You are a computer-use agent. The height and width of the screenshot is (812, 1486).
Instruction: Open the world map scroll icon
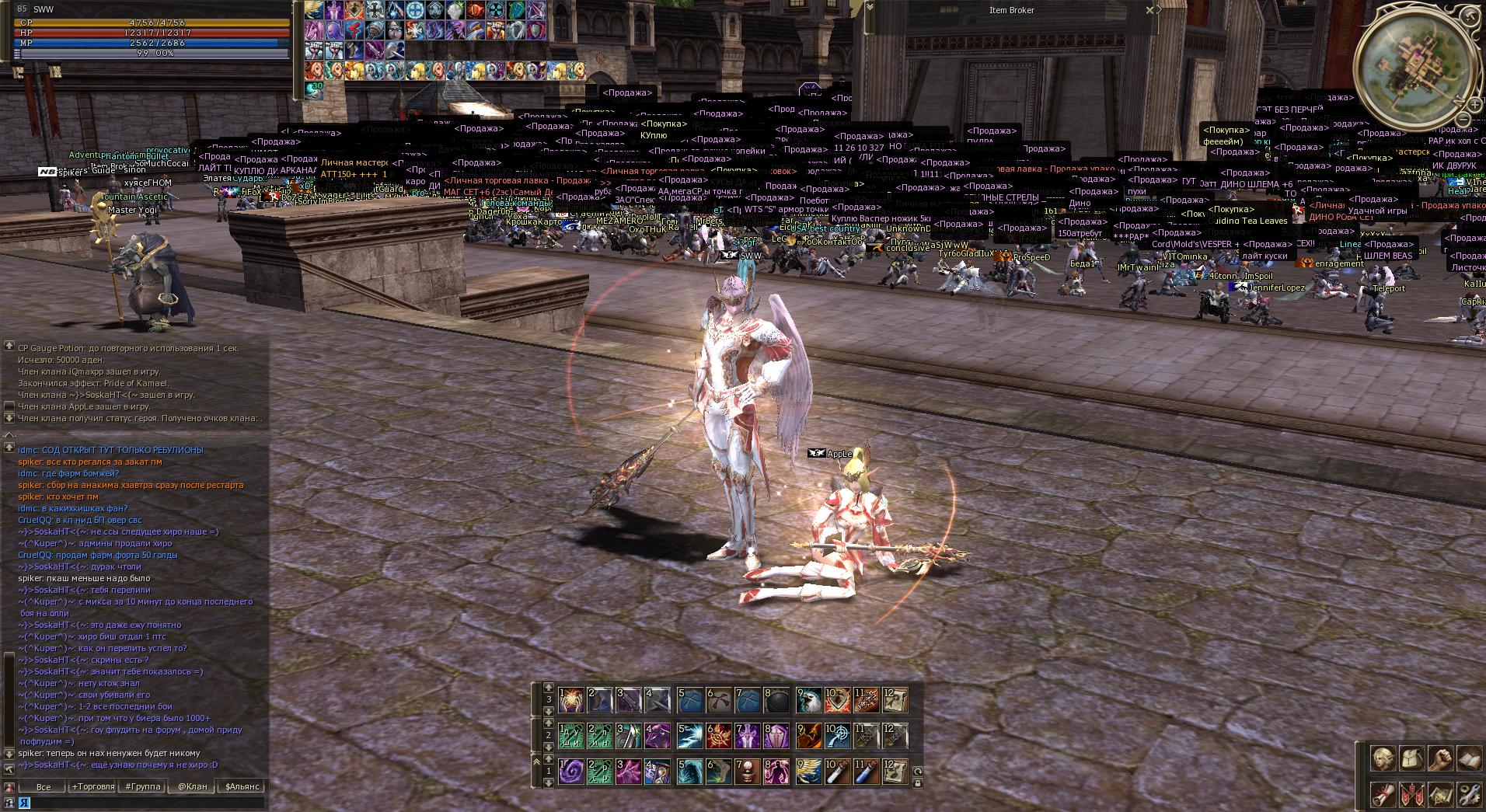pos(1440,794)
